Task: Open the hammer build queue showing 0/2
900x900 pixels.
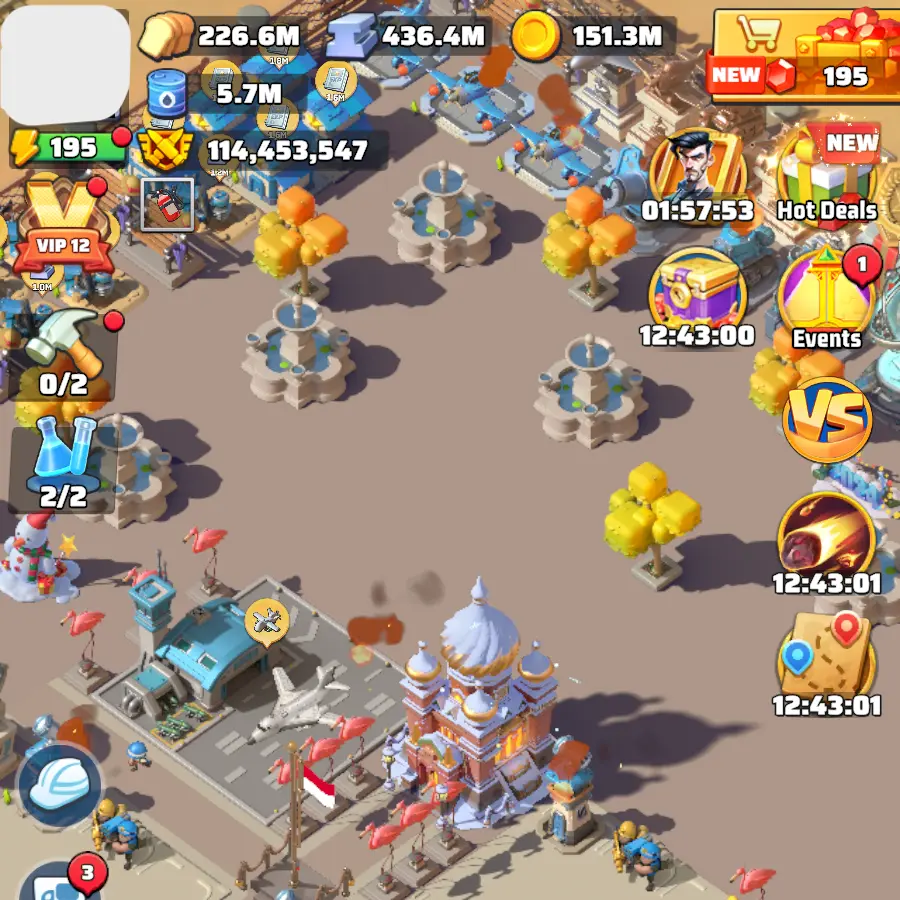Action: coord(63,350)
